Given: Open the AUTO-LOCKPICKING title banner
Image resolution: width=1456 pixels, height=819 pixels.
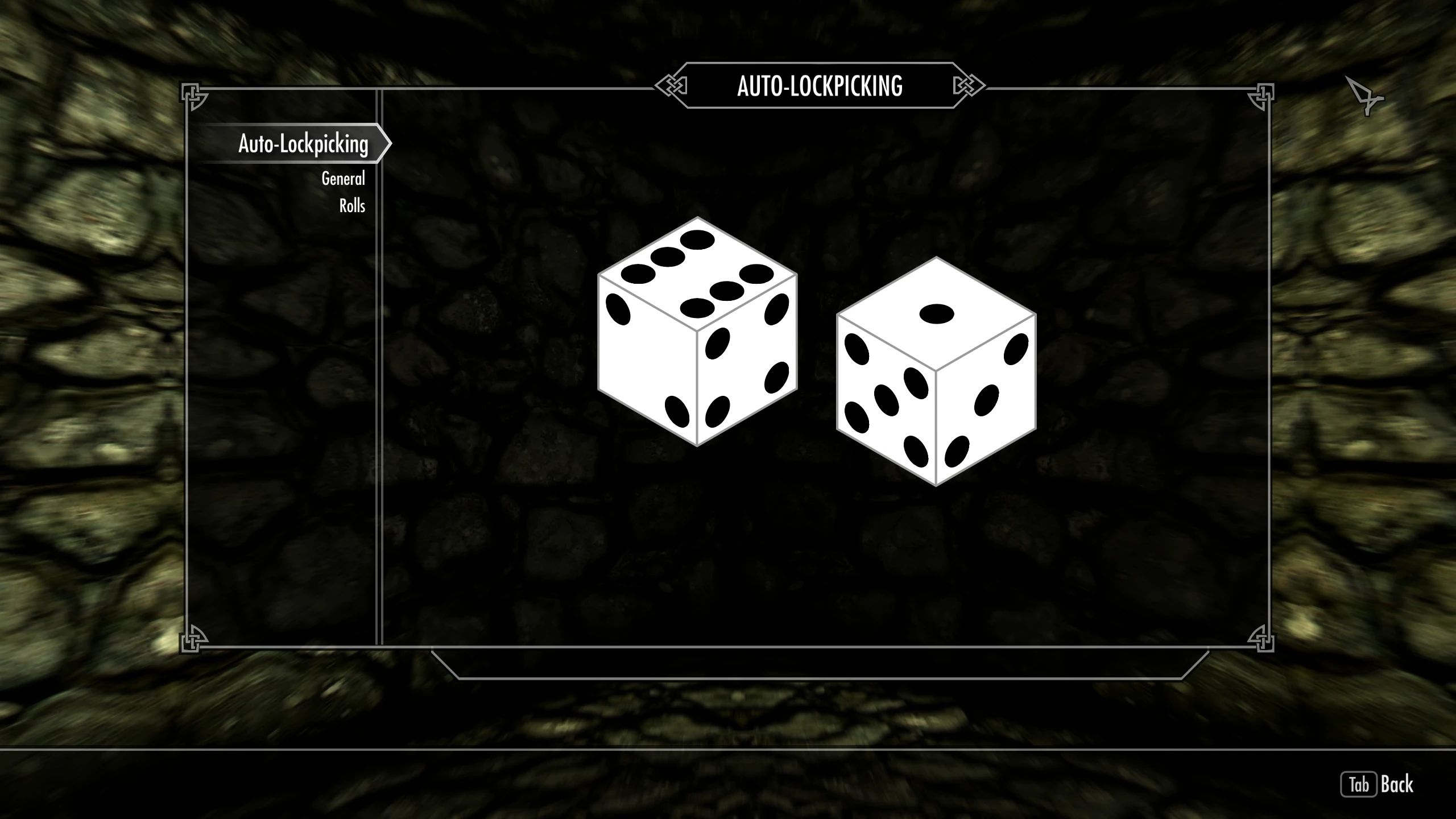Looking at the screenshot, I should (820, 86).
